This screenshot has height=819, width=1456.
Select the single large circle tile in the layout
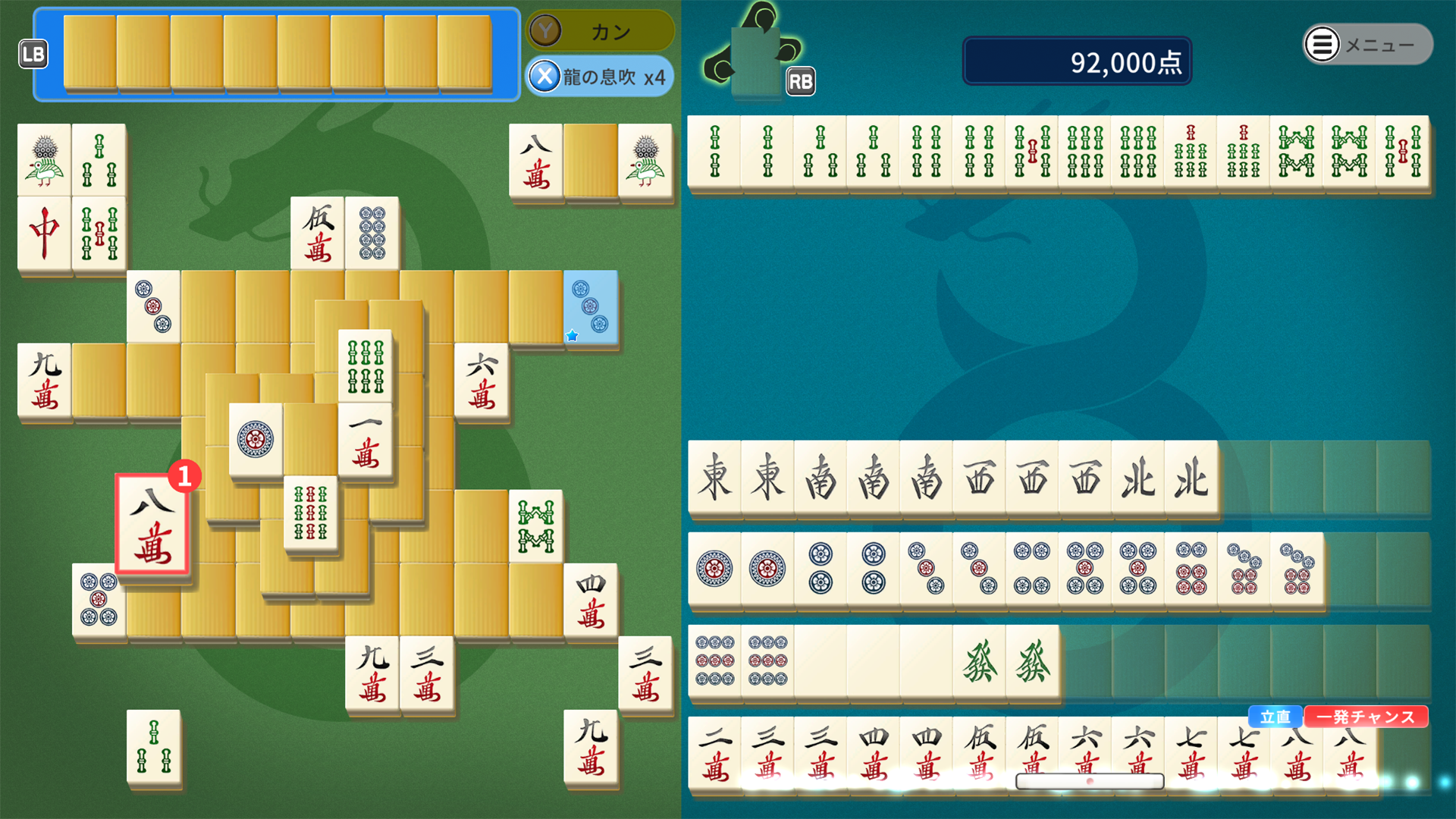(x=256, y=440)
